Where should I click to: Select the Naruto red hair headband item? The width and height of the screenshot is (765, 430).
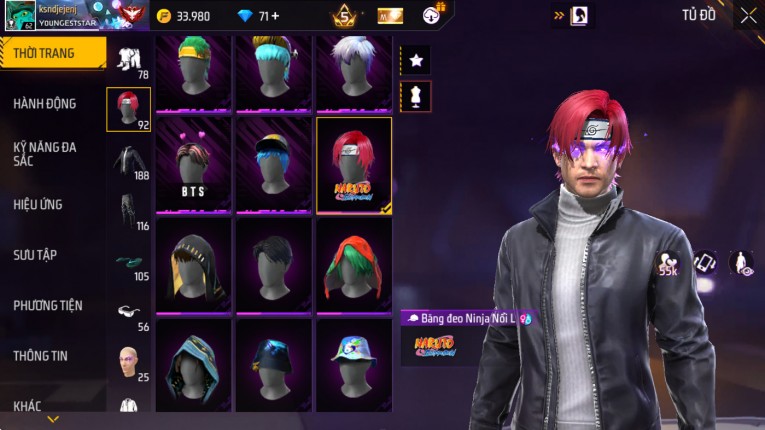pyautogui.click(x=354, y=165)
